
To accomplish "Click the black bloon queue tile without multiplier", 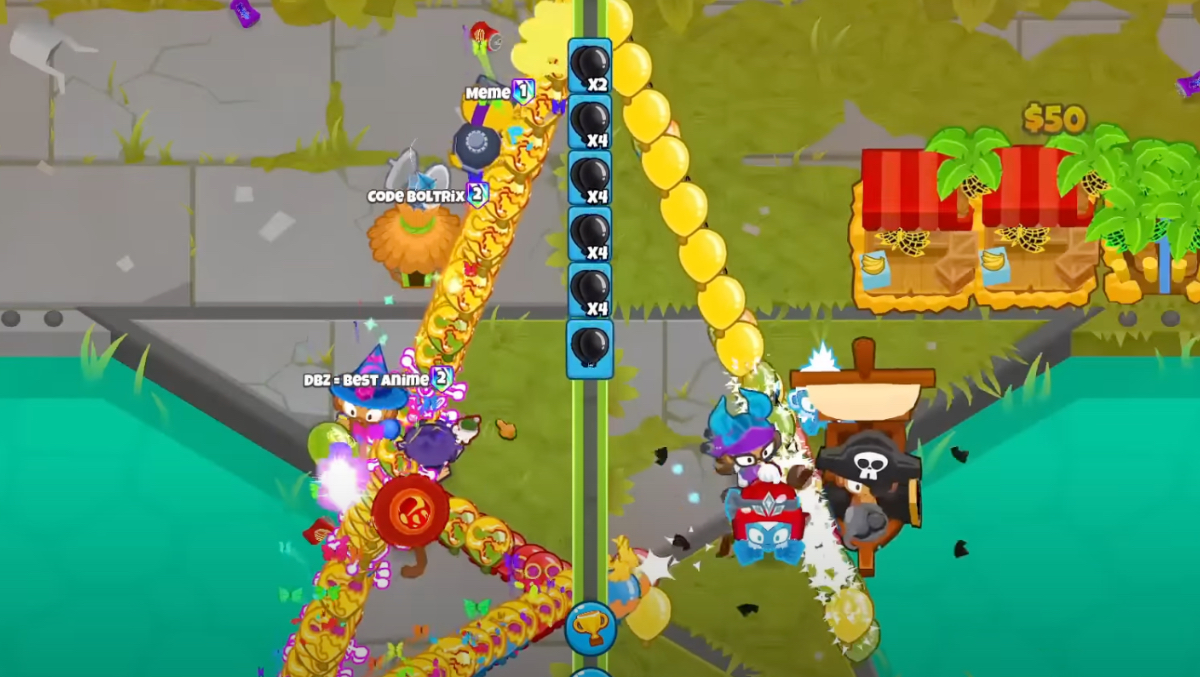I will click(x=589, y=348).
